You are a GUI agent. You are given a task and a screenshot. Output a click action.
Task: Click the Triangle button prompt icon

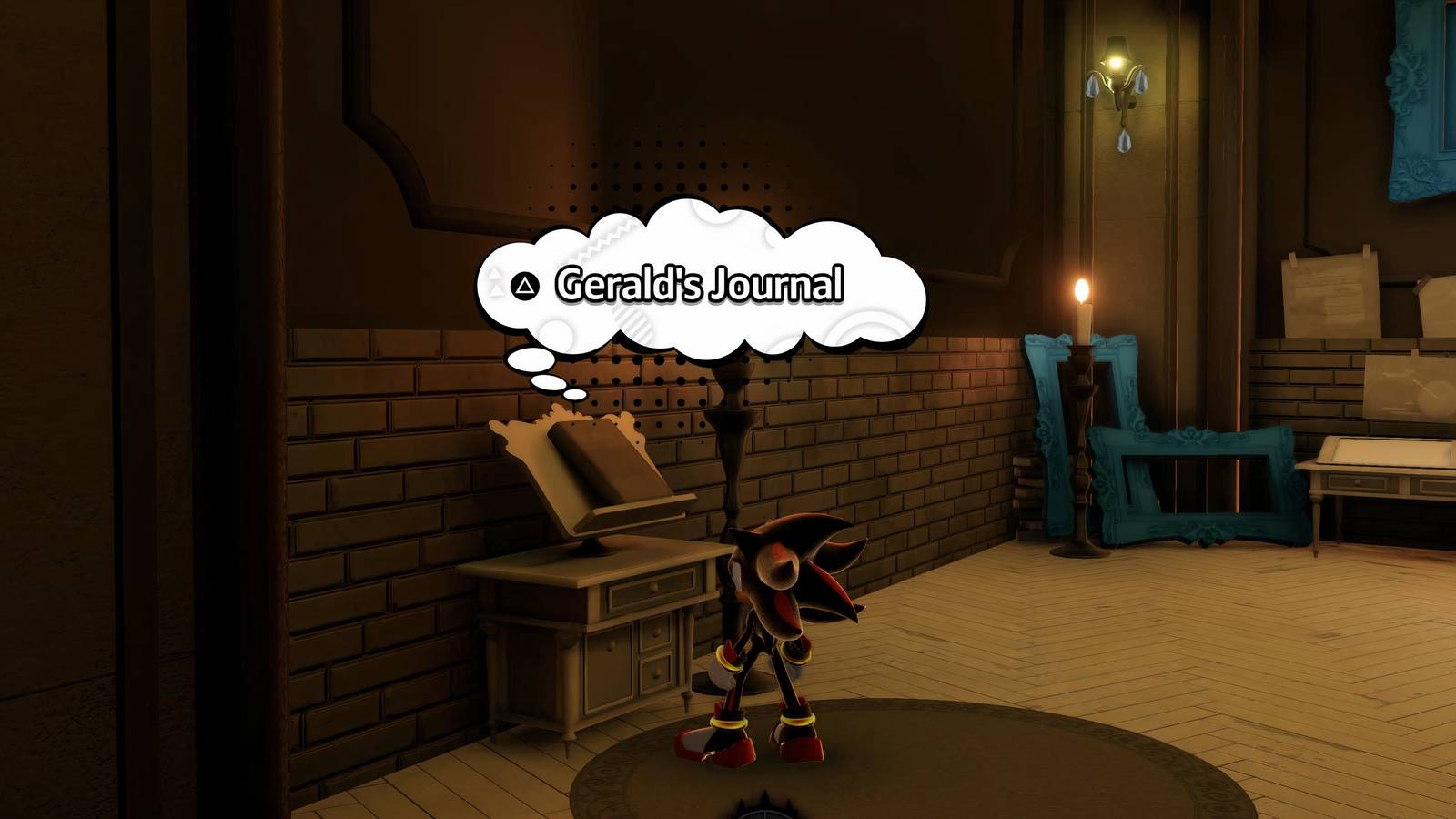(x=524, y=284)
